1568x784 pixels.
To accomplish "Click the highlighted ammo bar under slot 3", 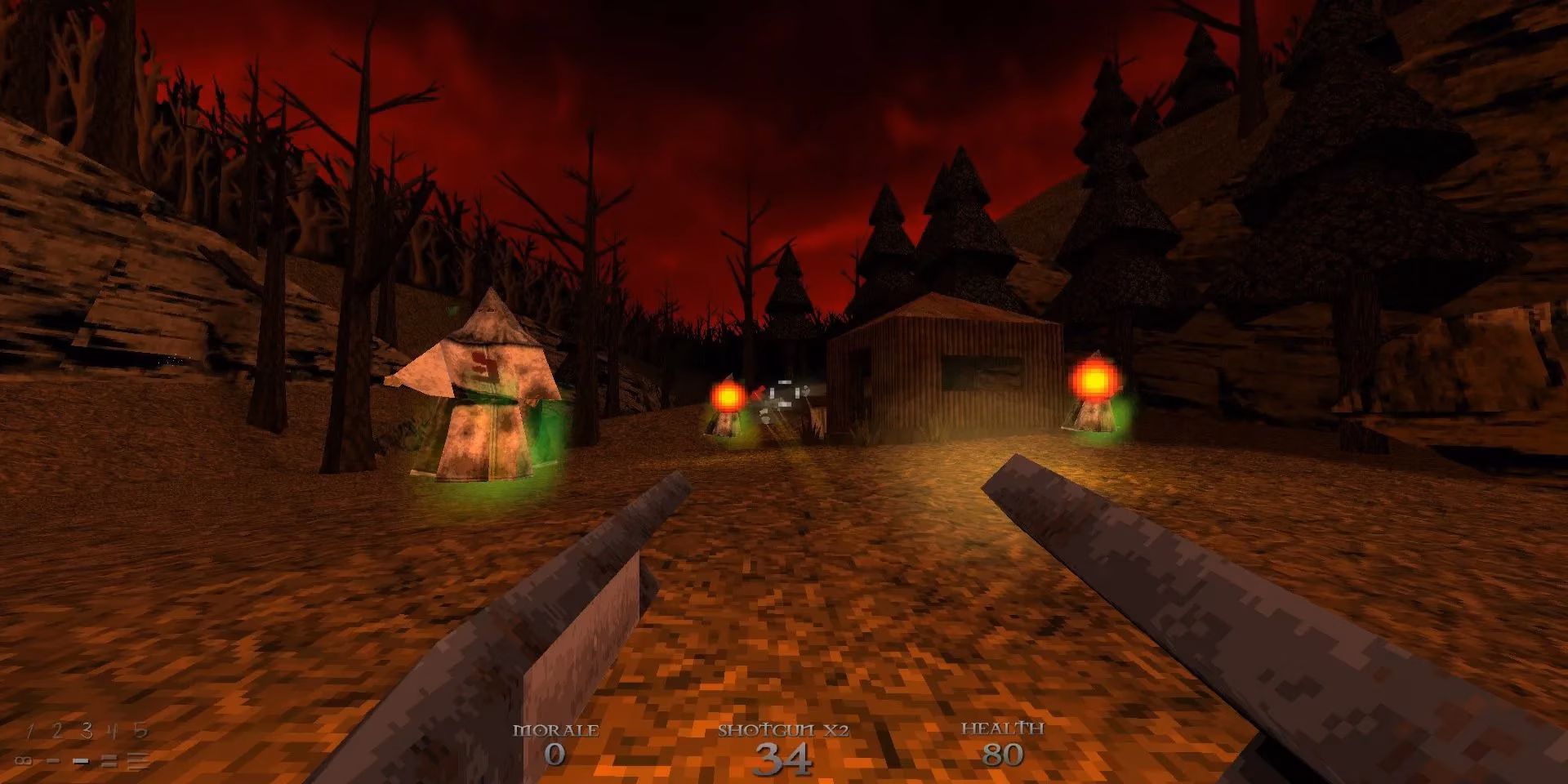I will point(81,761).
